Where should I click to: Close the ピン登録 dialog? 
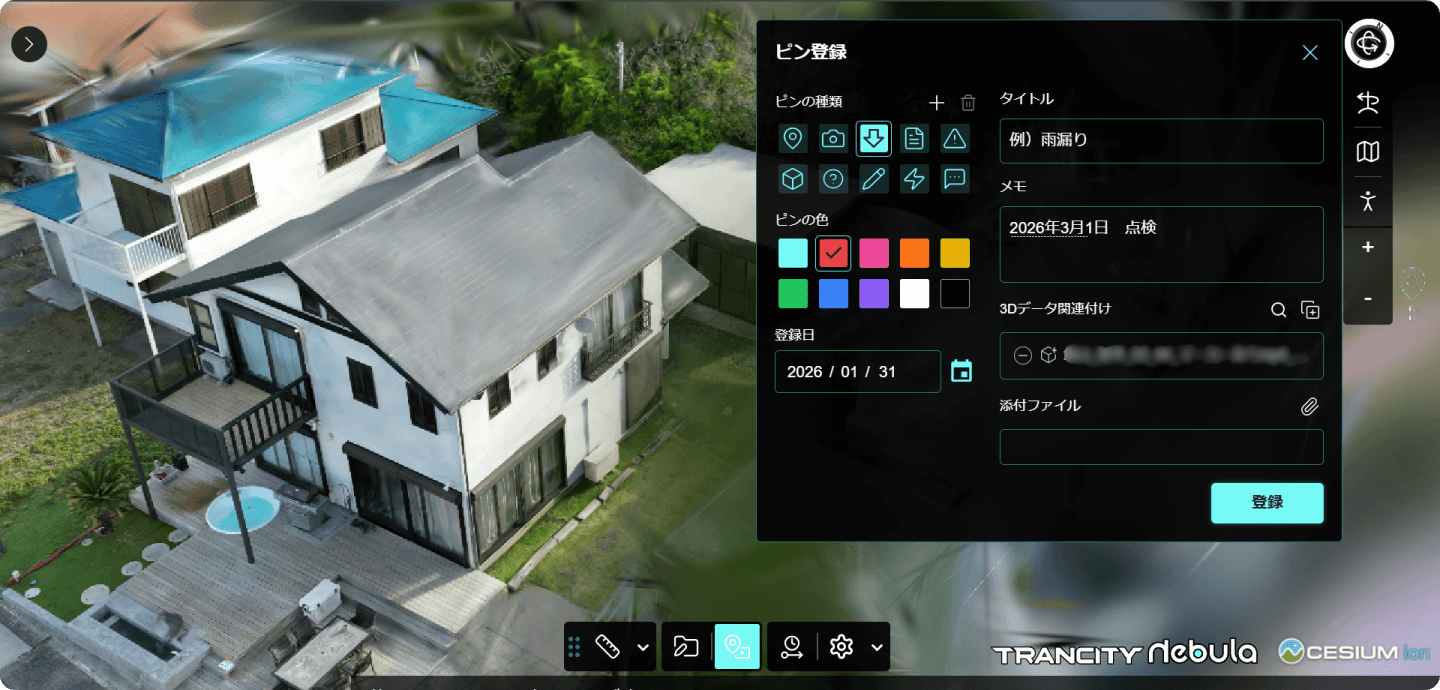(x=1310, y=53)
